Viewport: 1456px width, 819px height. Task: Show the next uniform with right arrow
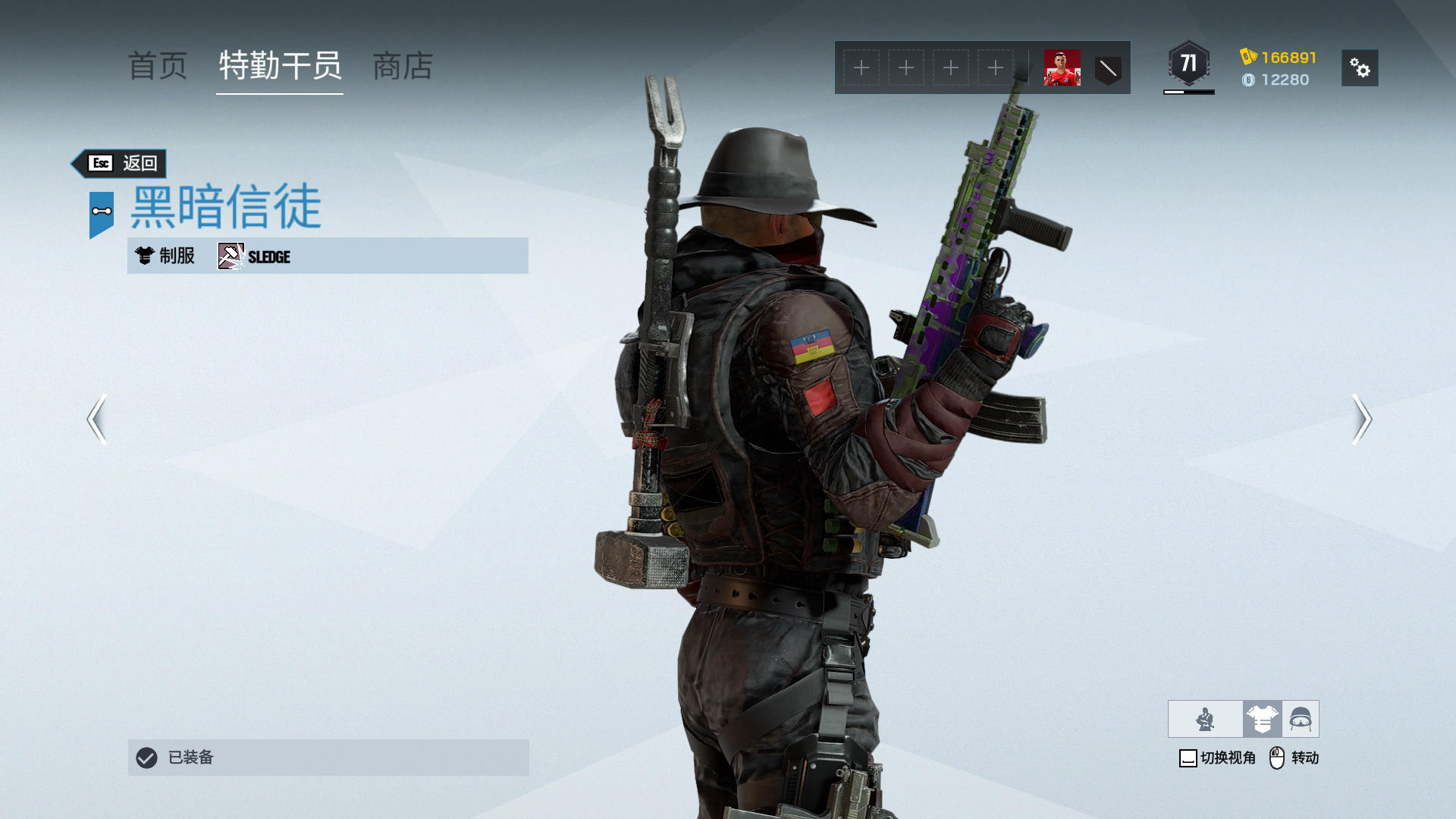coord(1361,419)
